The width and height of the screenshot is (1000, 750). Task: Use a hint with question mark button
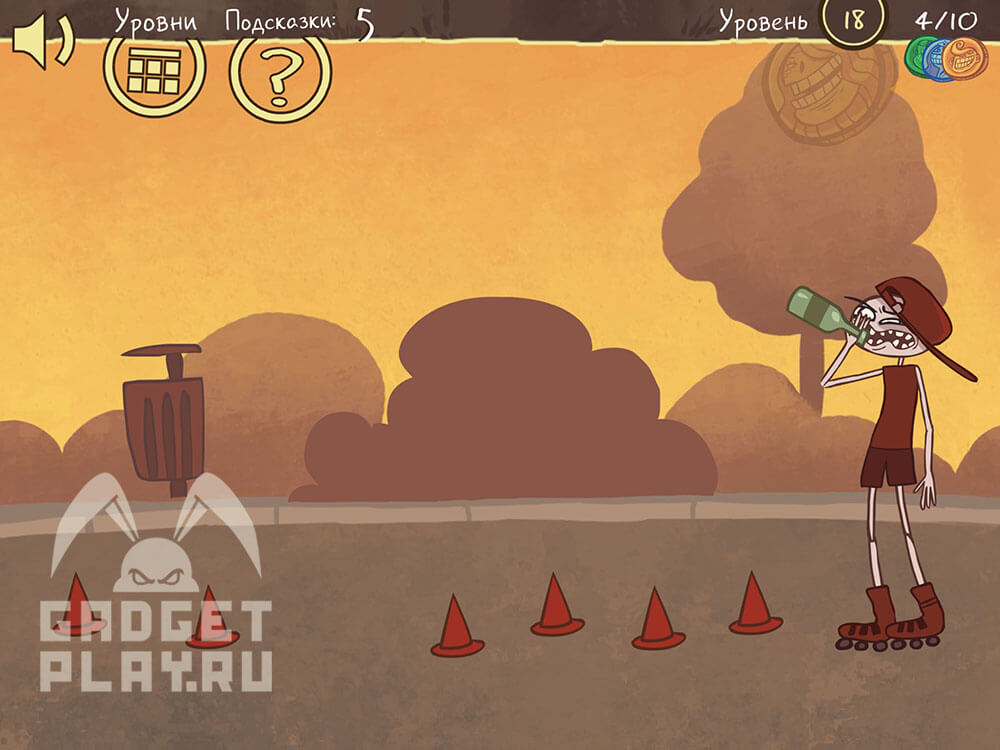(x=280, y=72)
